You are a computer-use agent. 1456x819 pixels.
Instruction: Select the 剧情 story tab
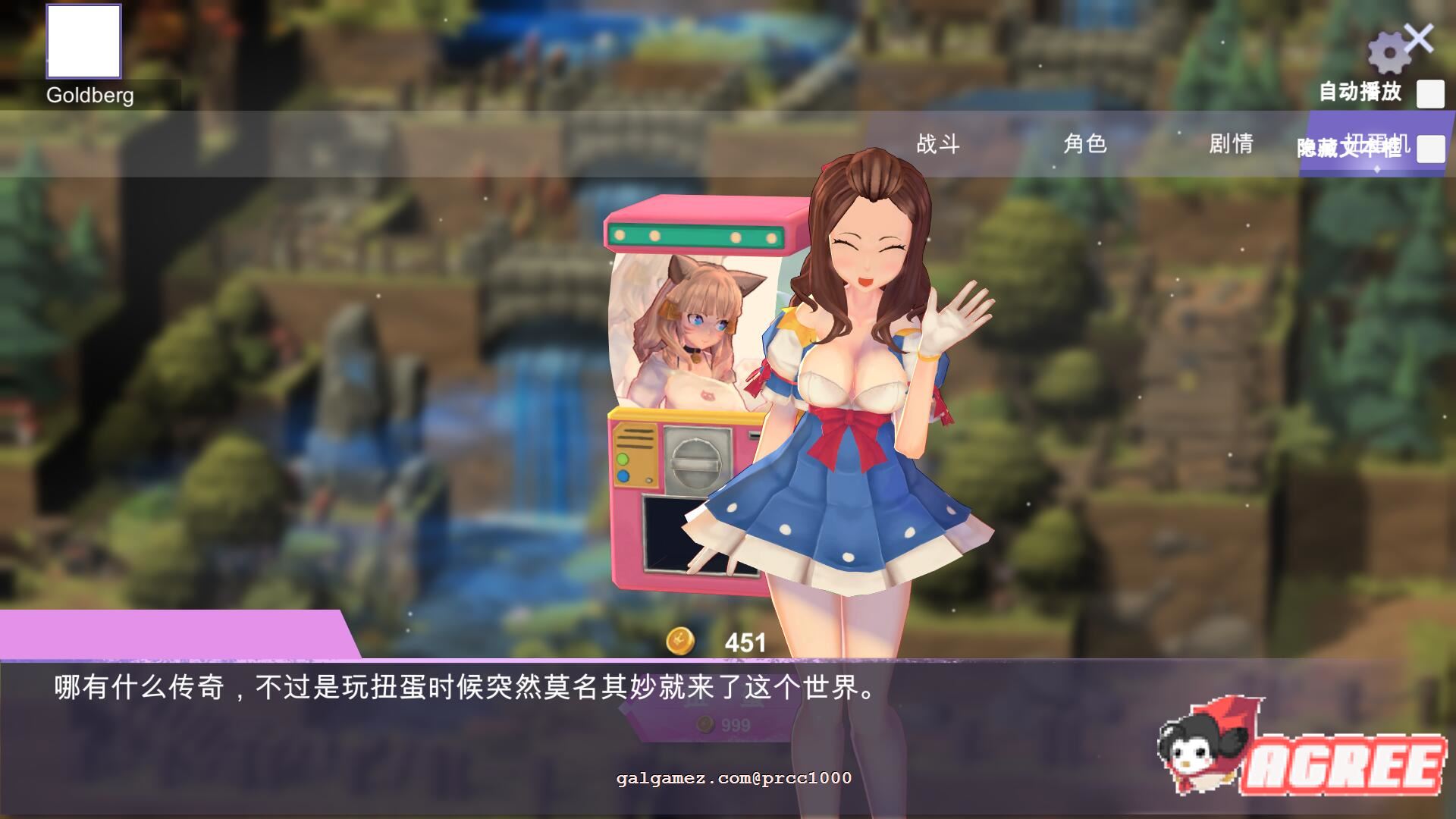click(1228, 144)
